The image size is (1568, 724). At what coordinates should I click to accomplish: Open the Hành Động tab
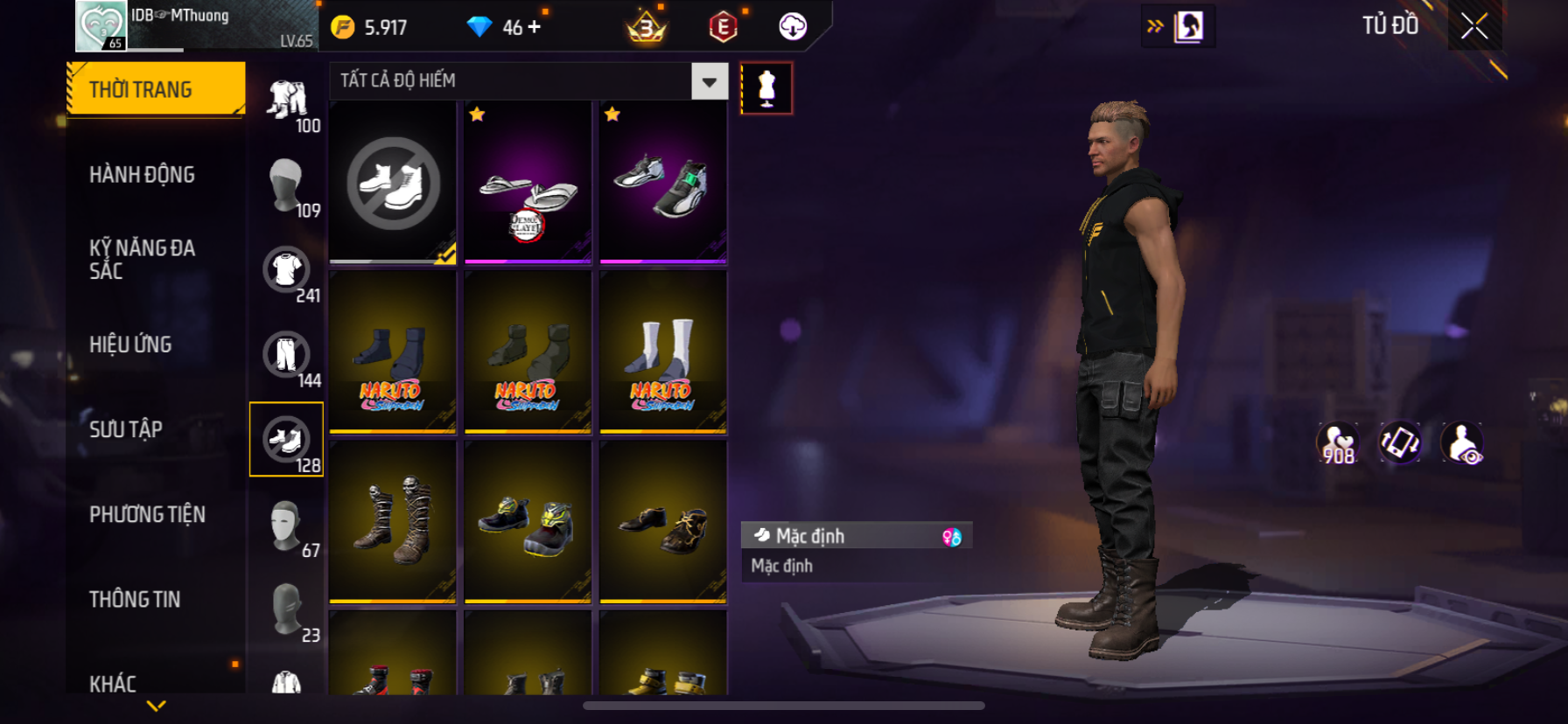[x=142, y=175]
